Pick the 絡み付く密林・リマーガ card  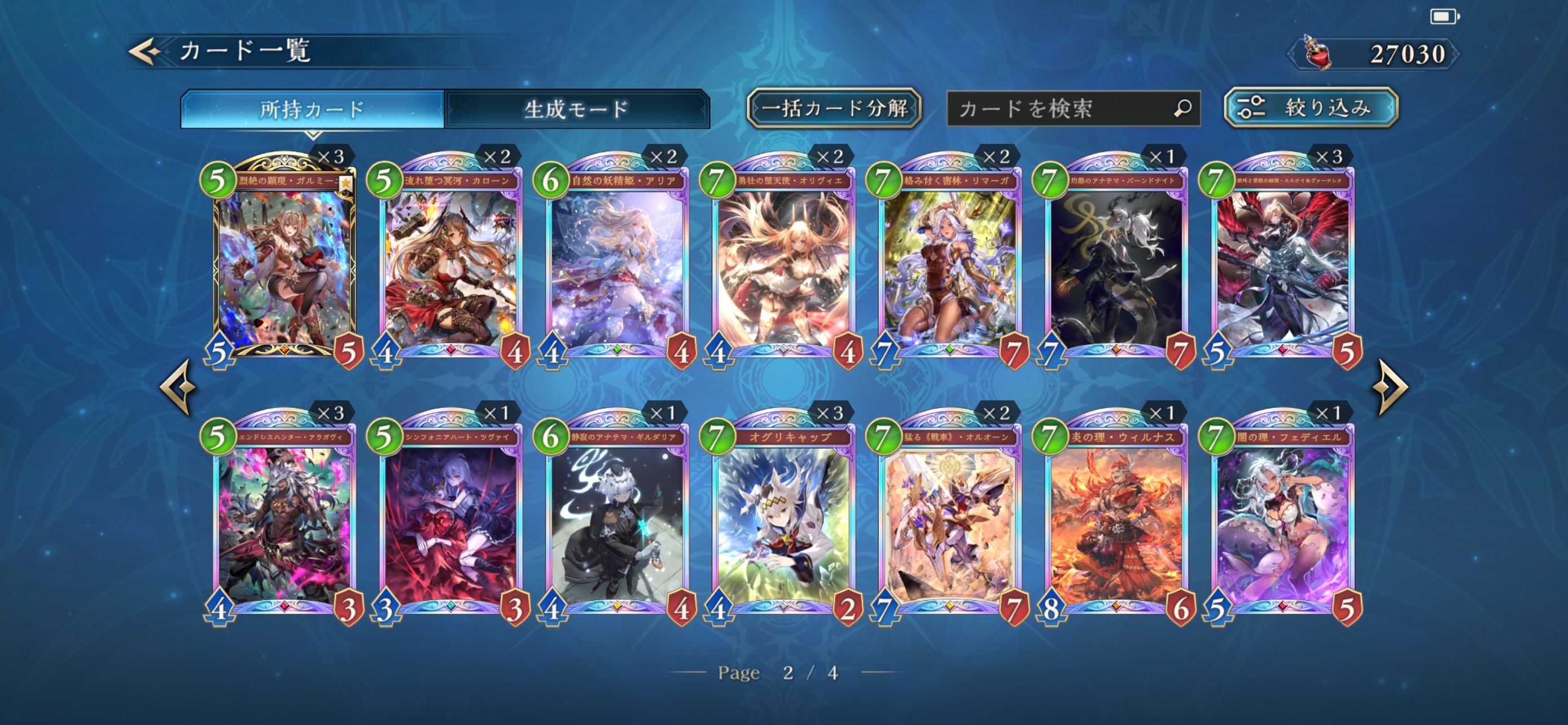[950, 262]
